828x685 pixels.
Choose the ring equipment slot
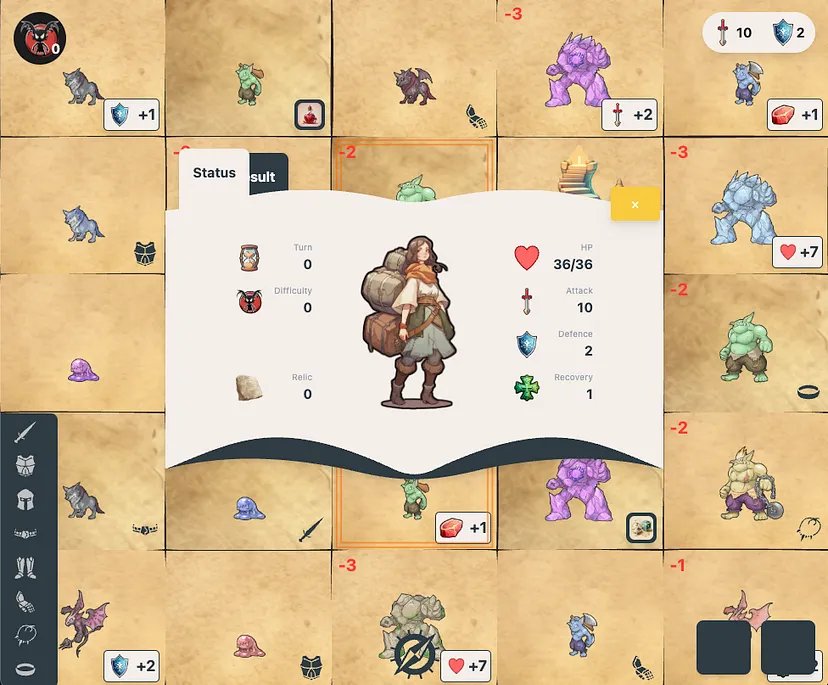[x=26, y=667]
